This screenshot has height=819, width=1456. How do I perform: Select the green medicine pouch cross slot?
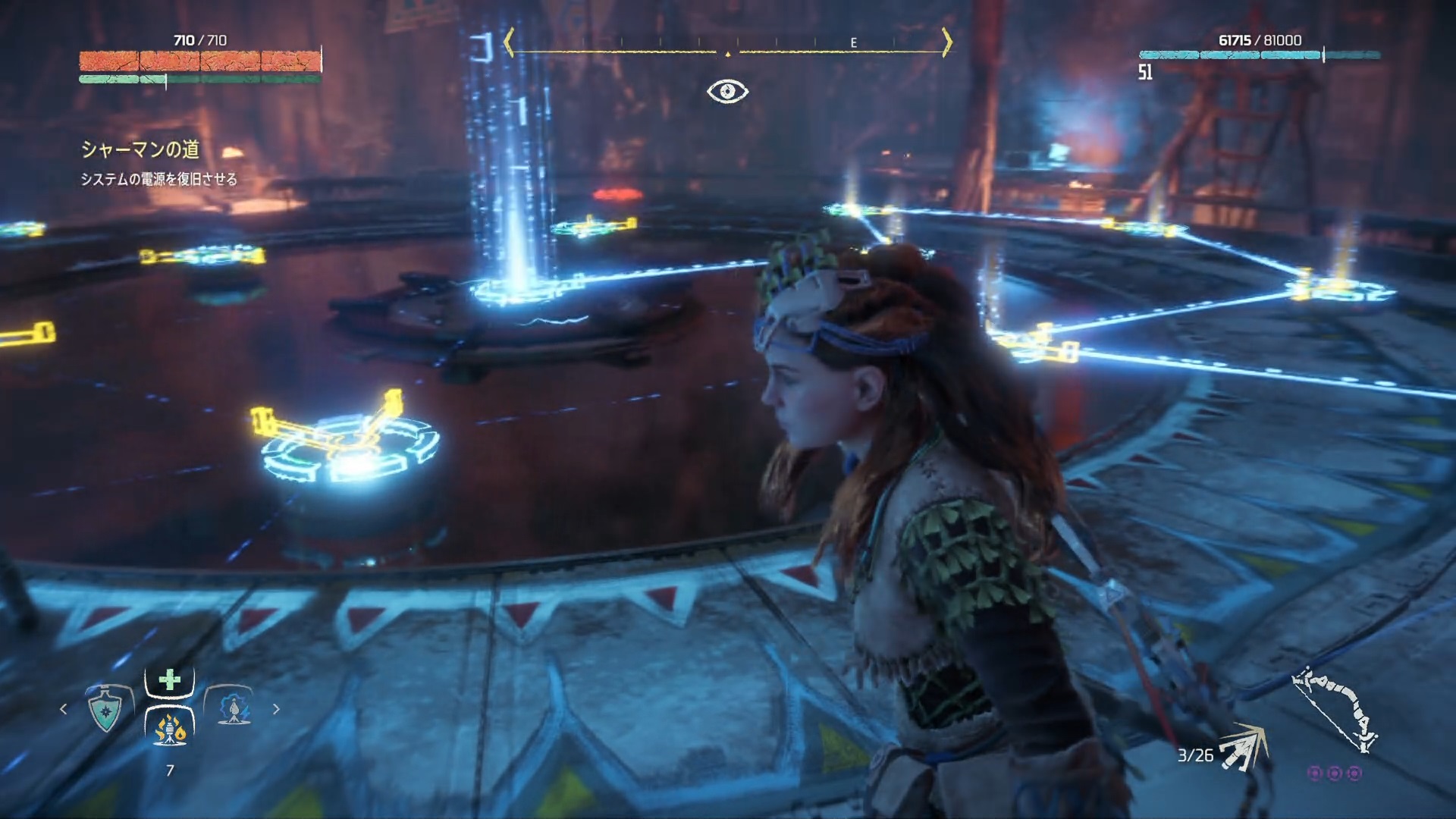tap(170, 680)
